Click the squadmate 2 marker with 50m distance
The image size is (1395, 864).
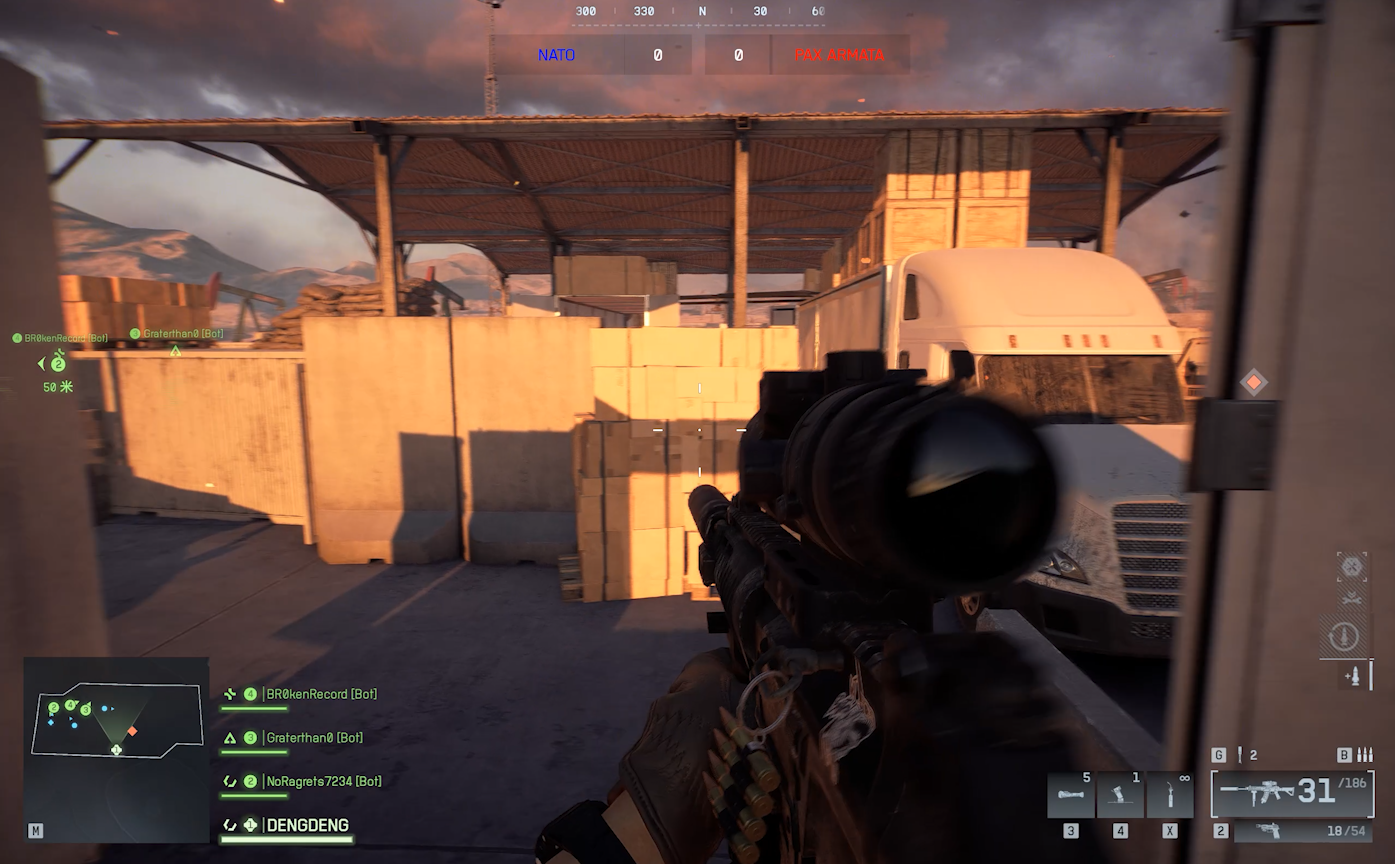click(x=58, y=365)
